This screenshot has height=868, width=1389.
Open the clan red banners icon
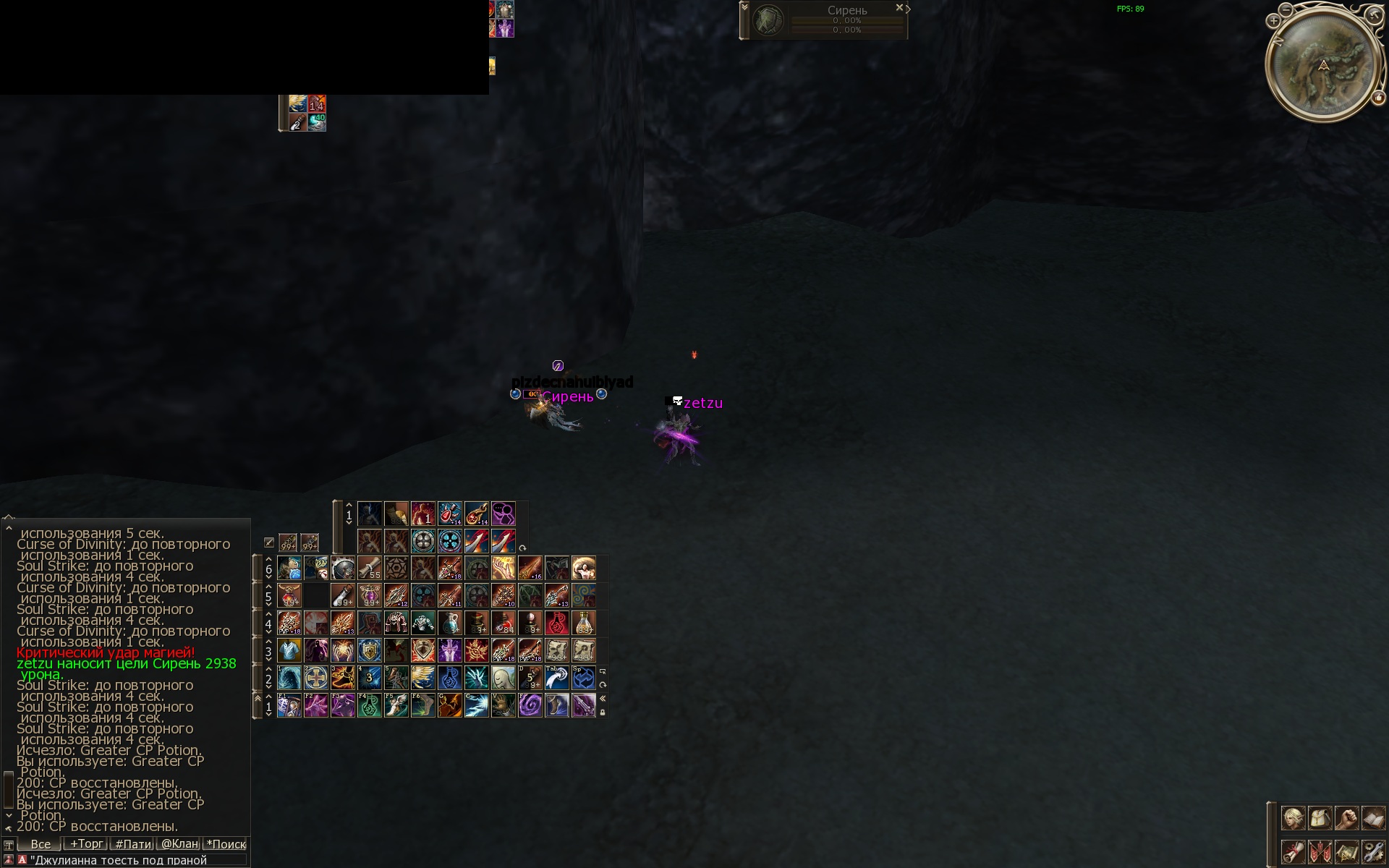pyautogui.click(x=1320, y=851)
